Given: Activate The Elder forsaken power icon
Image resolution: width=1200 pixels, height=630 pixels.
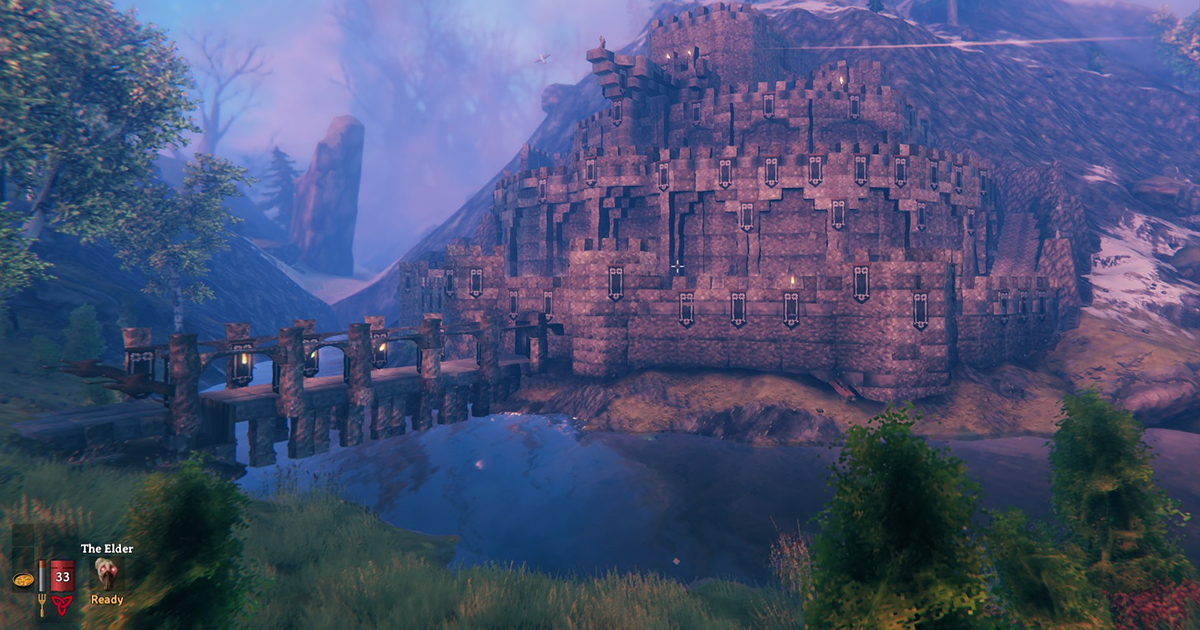Looking at the screenshot, I should tap(106, 573).
